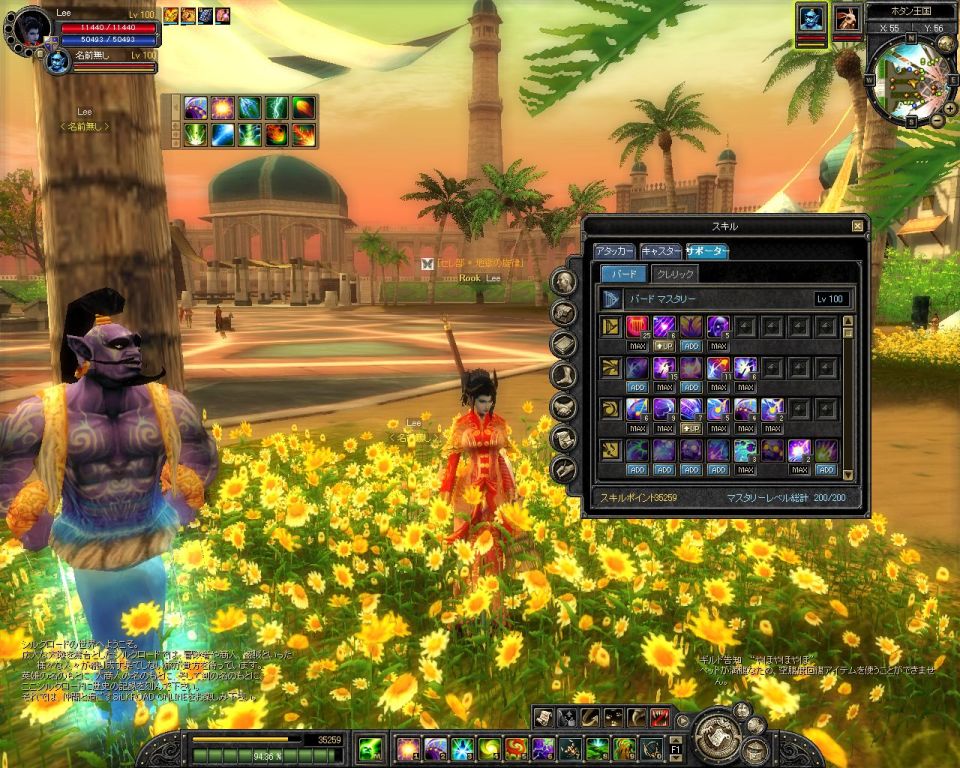Image resolution: width=960 pixels, height=768 pixels.
Task: Click the F1 hotbar page selector
Action: 675,748
